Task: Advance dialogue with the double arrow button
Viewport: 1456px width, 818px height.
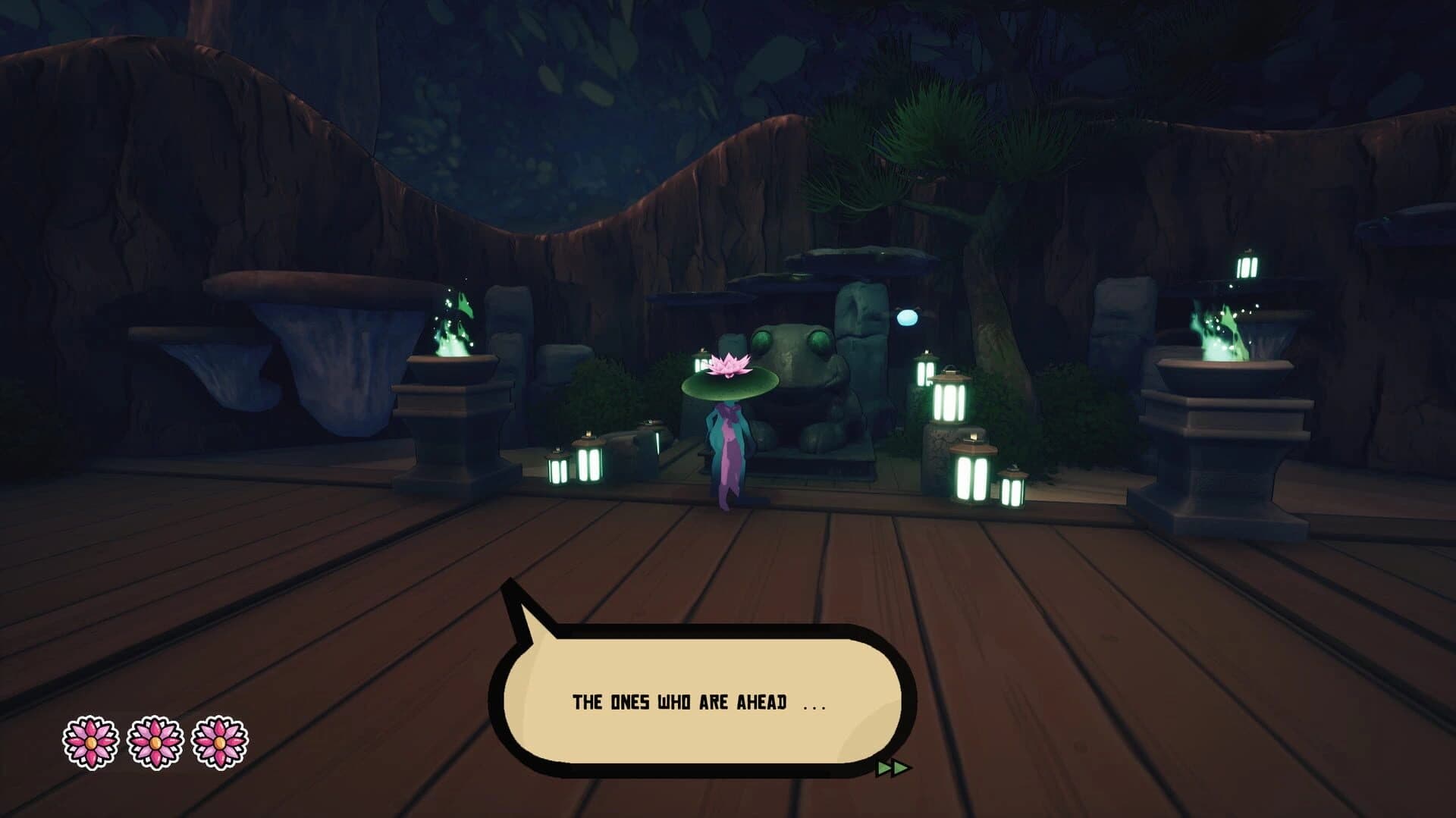Action: point(892,768)
